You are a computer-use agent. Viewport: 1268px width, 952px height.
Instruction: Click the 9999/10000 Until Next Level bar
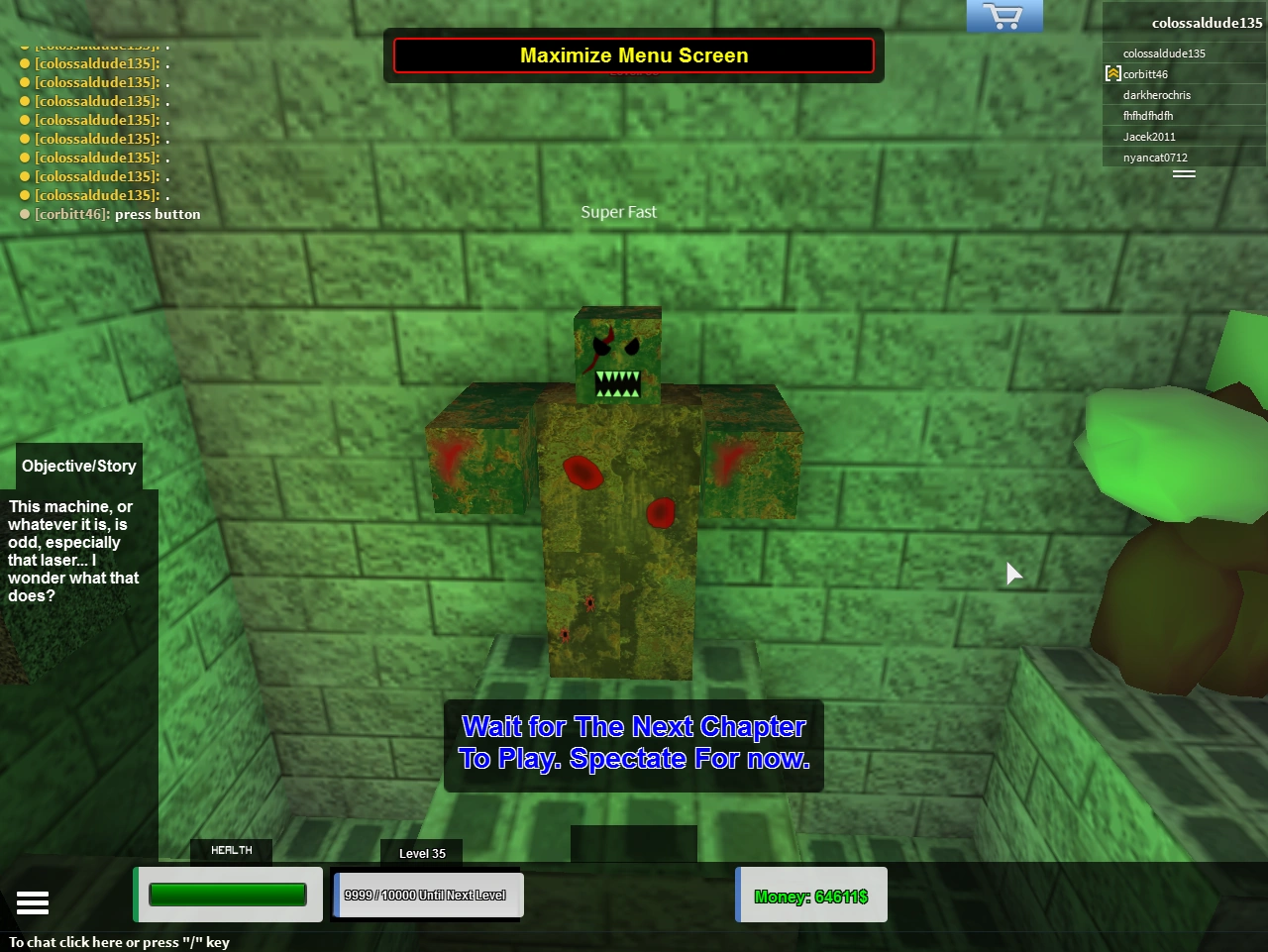427,895
